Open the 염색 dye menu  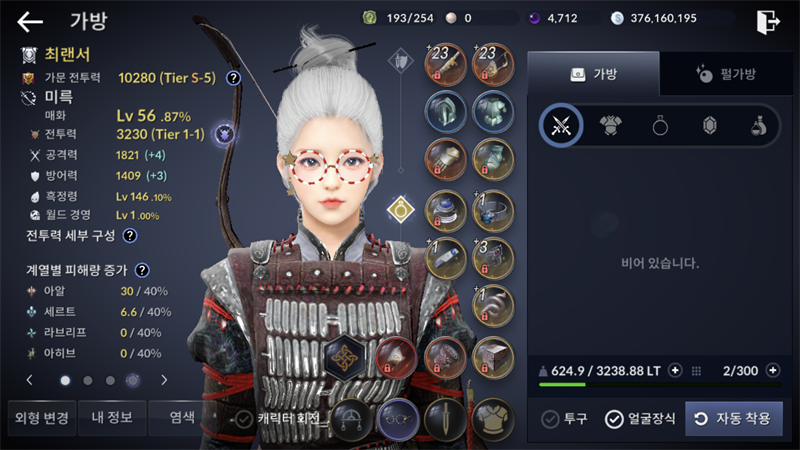[181, 418]
